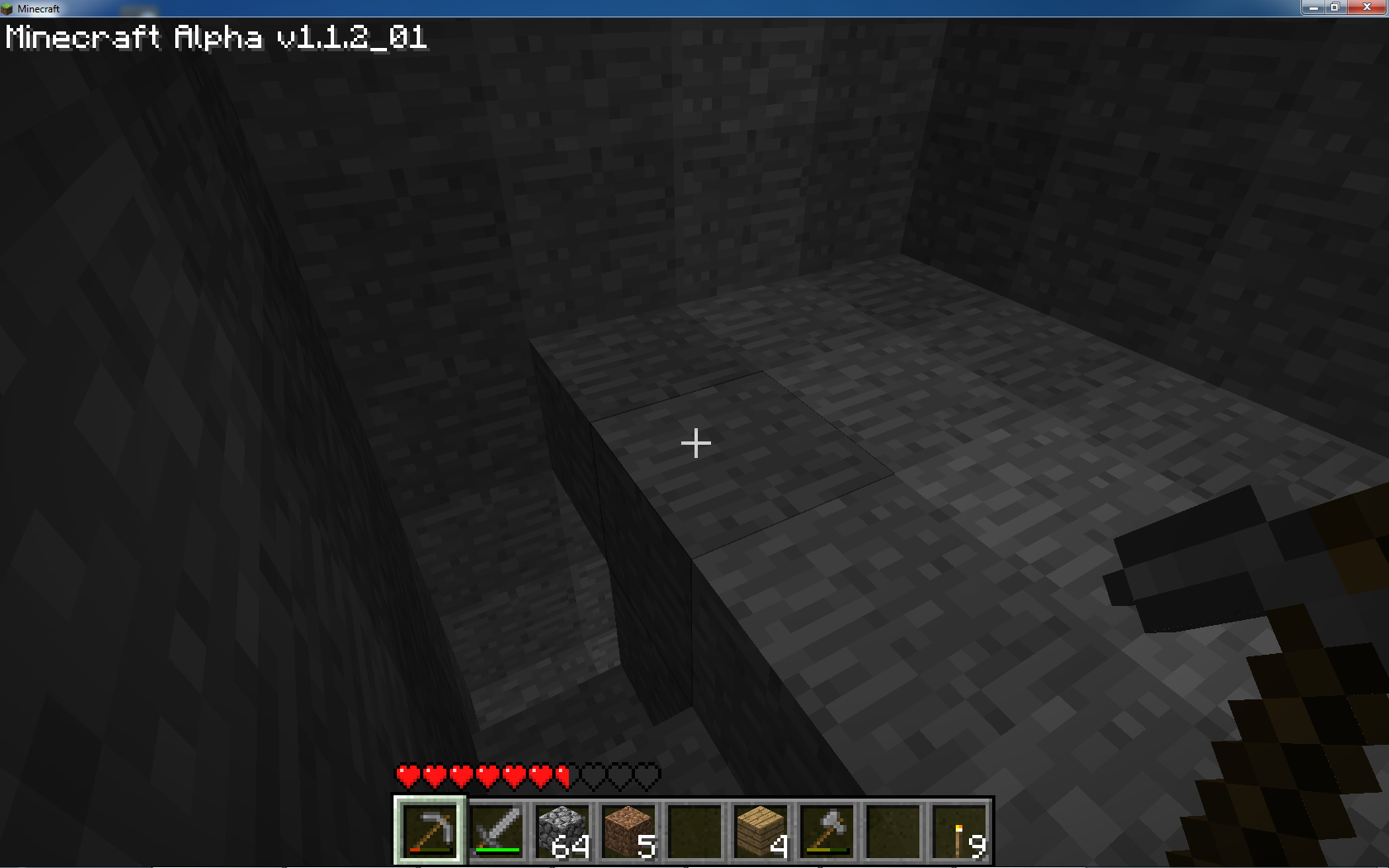This screenshot has width=1389, height=868.
Task: Click the minimize button in the title bar
Action: (1315, 7)
